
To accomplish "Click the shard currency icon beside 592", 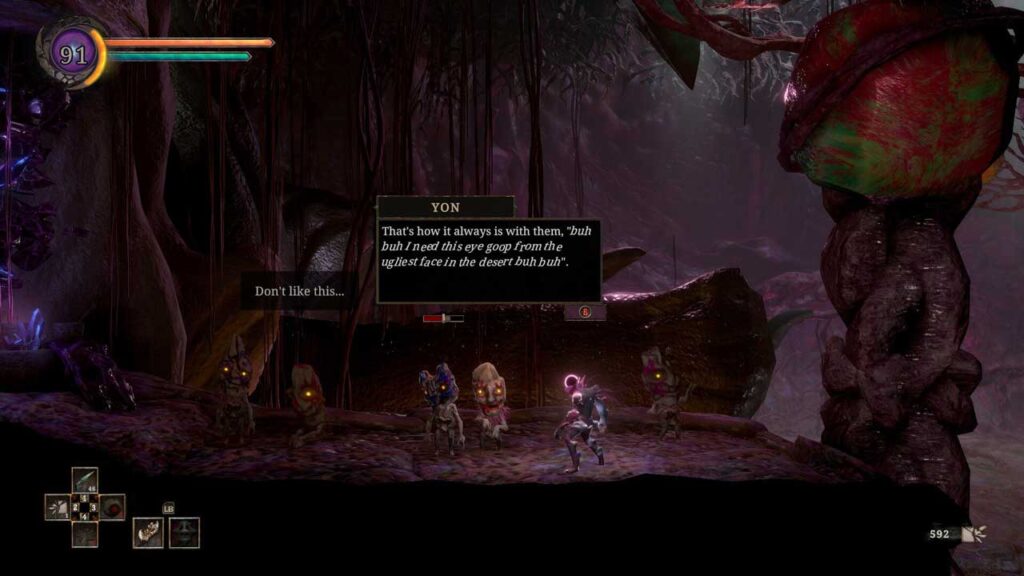I will [x=973, y=534].
